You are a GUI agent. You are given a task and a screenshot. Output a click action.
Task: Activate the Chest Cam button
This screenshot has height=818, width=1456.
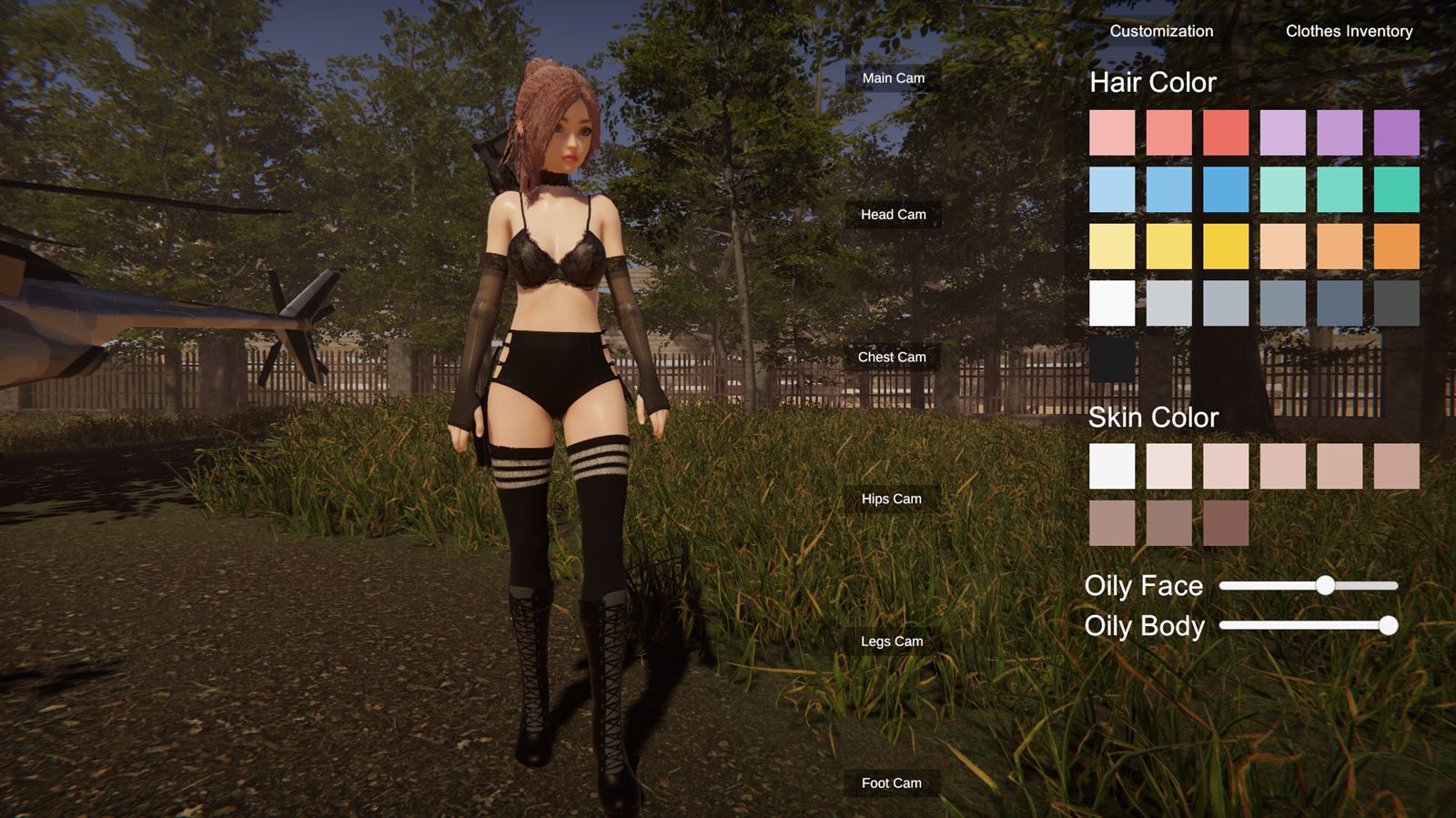[892, 357]
